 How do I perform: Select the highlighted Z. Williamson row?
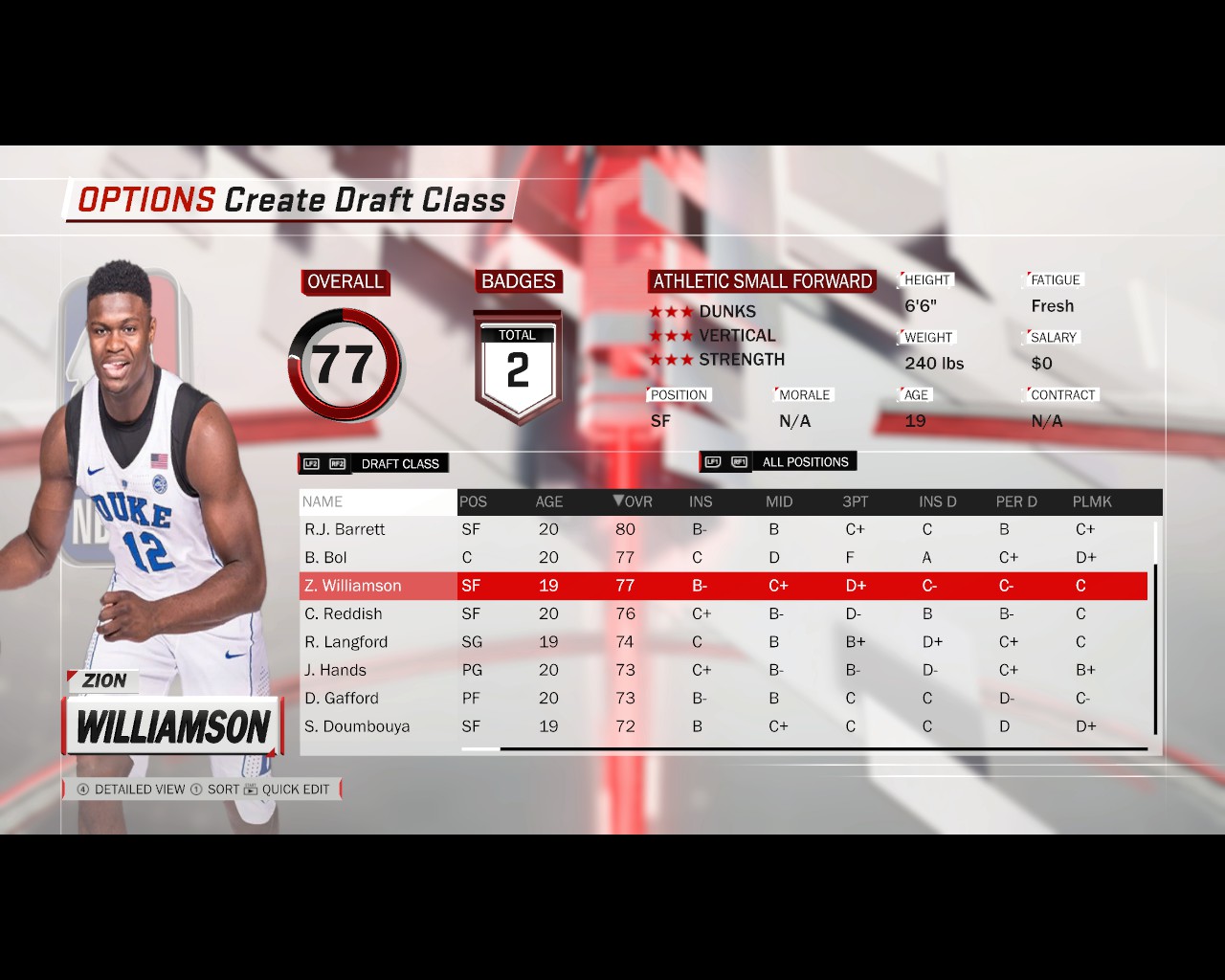tap(352, 586)
